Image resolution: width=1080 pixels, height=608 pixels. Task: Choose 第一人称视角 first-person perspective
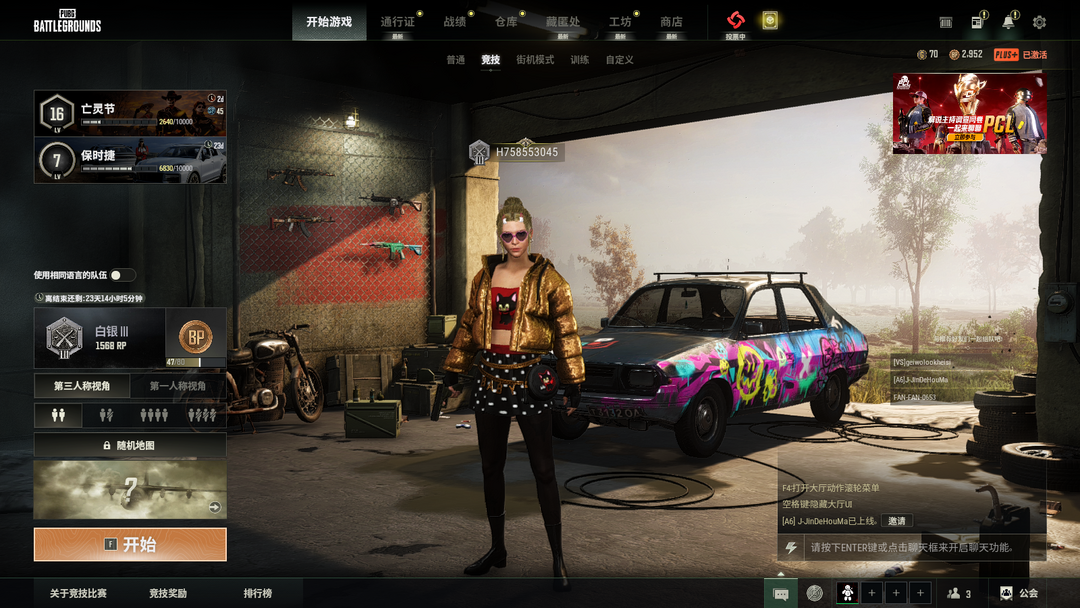pos(178,386)
